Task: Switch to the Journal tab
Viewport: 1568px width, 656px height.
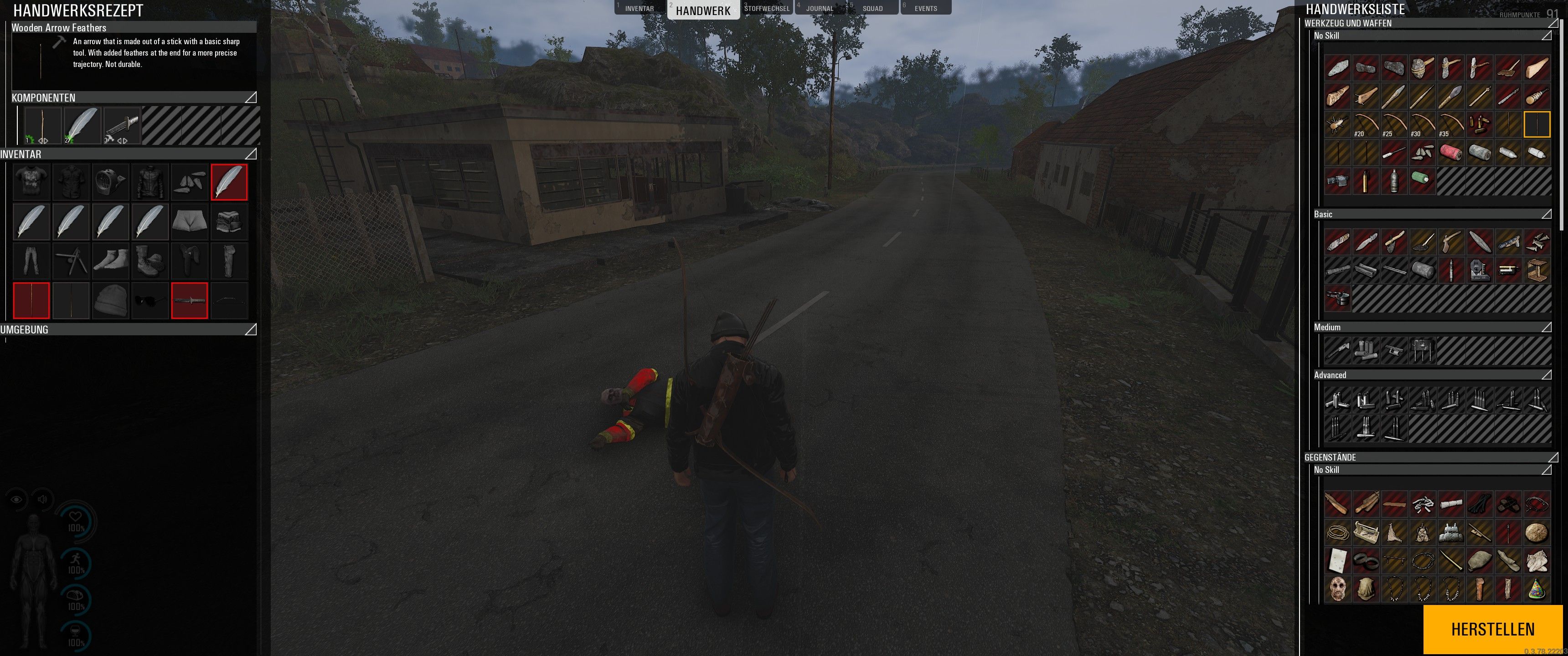Action: pos(819,9)
